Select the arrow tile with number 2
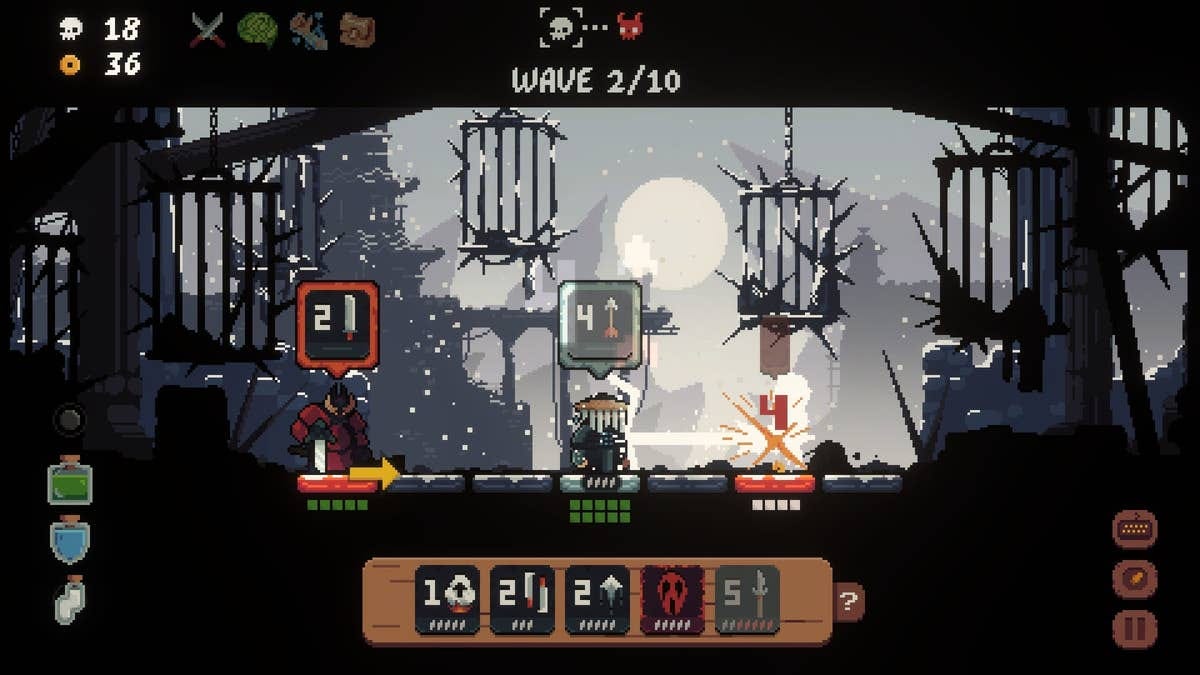The height and width of the screenshot is (675, 1200). click(597, 600)
